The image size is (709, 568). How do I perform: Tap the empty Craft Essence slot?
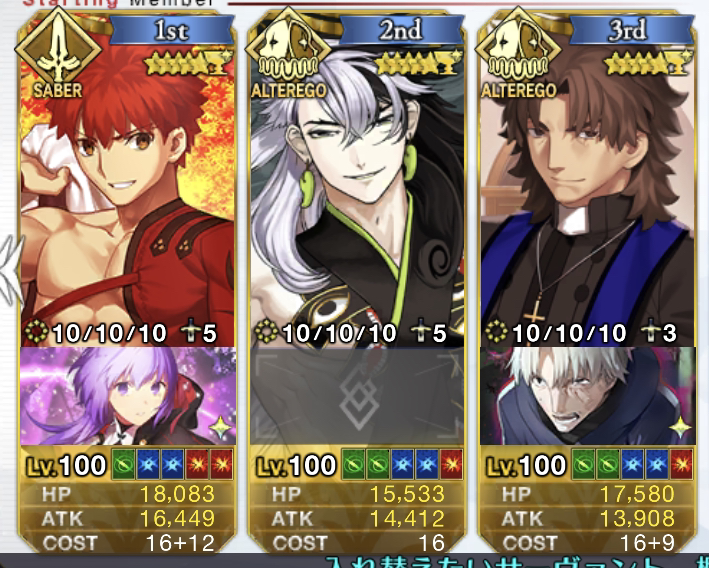[x=357, y=396]
